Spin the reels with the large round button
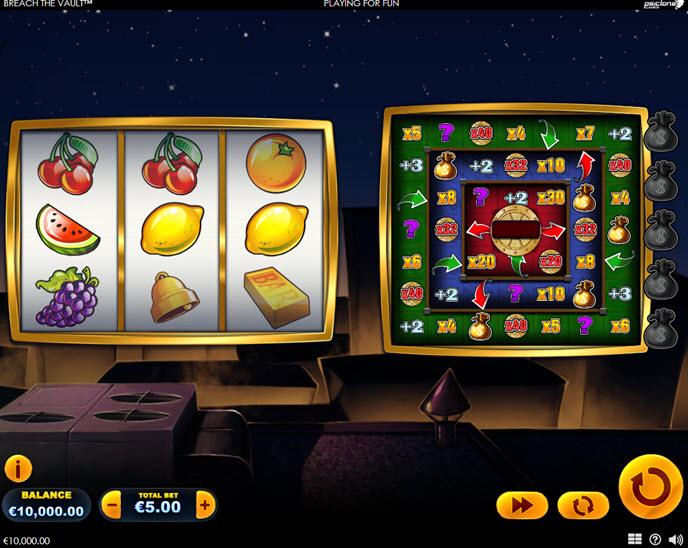This screenshot has height=548, width=688. 650,487
